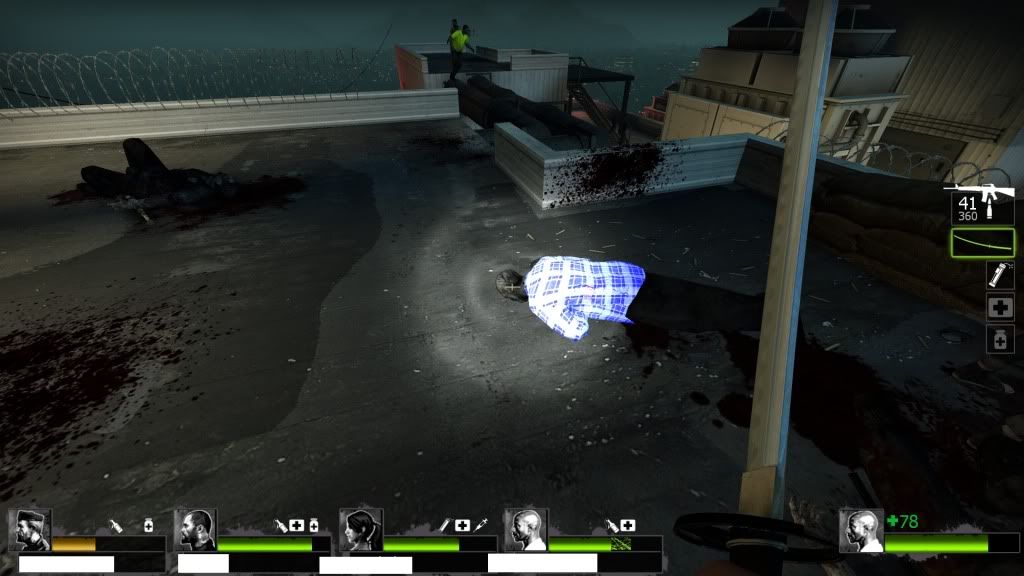Click the bearded Francis teammate portrait
Image resolution: width=1024 pixels, height=576 pixels.
pos(195,530)
